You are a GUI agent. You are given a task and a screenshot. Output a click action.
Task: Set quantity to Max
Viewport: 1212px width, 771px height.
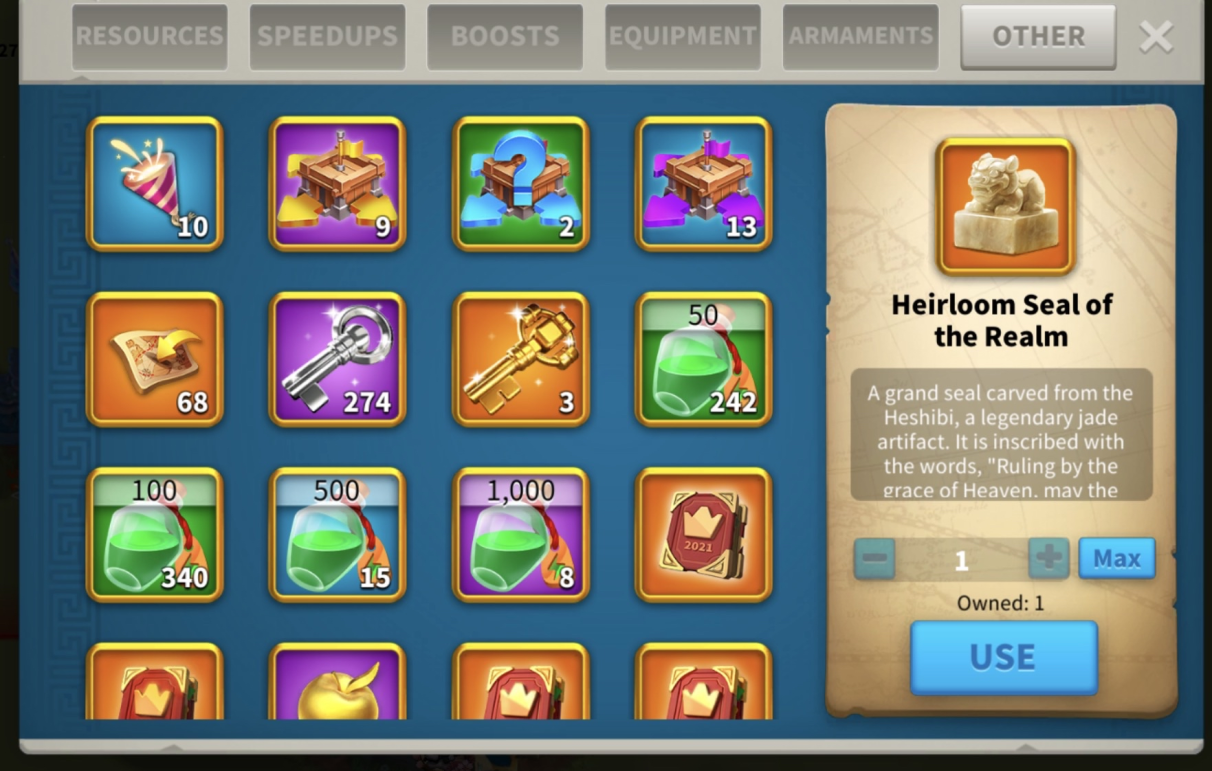pyautogui.click(x=1116, y=558)
